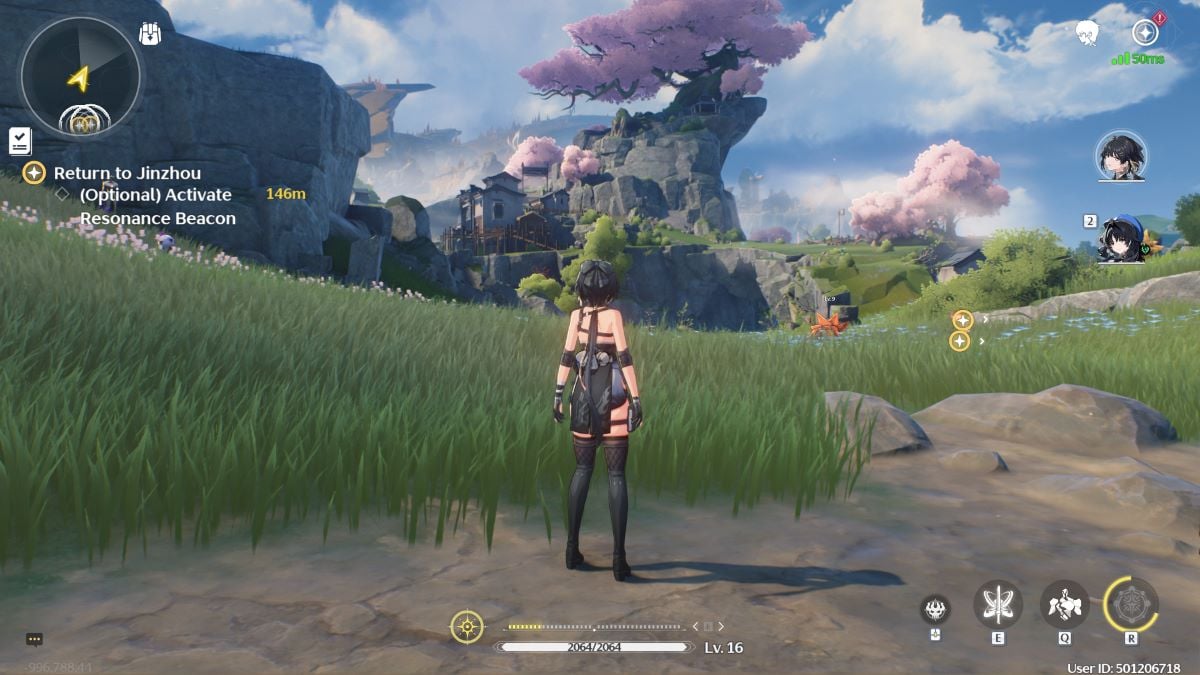Activate the flaming skull skill icon
Image resolution: width=1200 pixels, height=675 pixels.
[x=935, y=608]
